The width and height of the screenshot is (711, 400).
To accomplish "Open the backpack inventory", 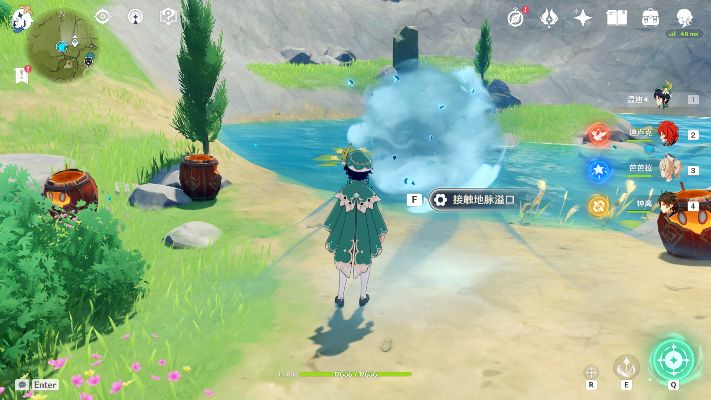I will (x=651, y=17).
